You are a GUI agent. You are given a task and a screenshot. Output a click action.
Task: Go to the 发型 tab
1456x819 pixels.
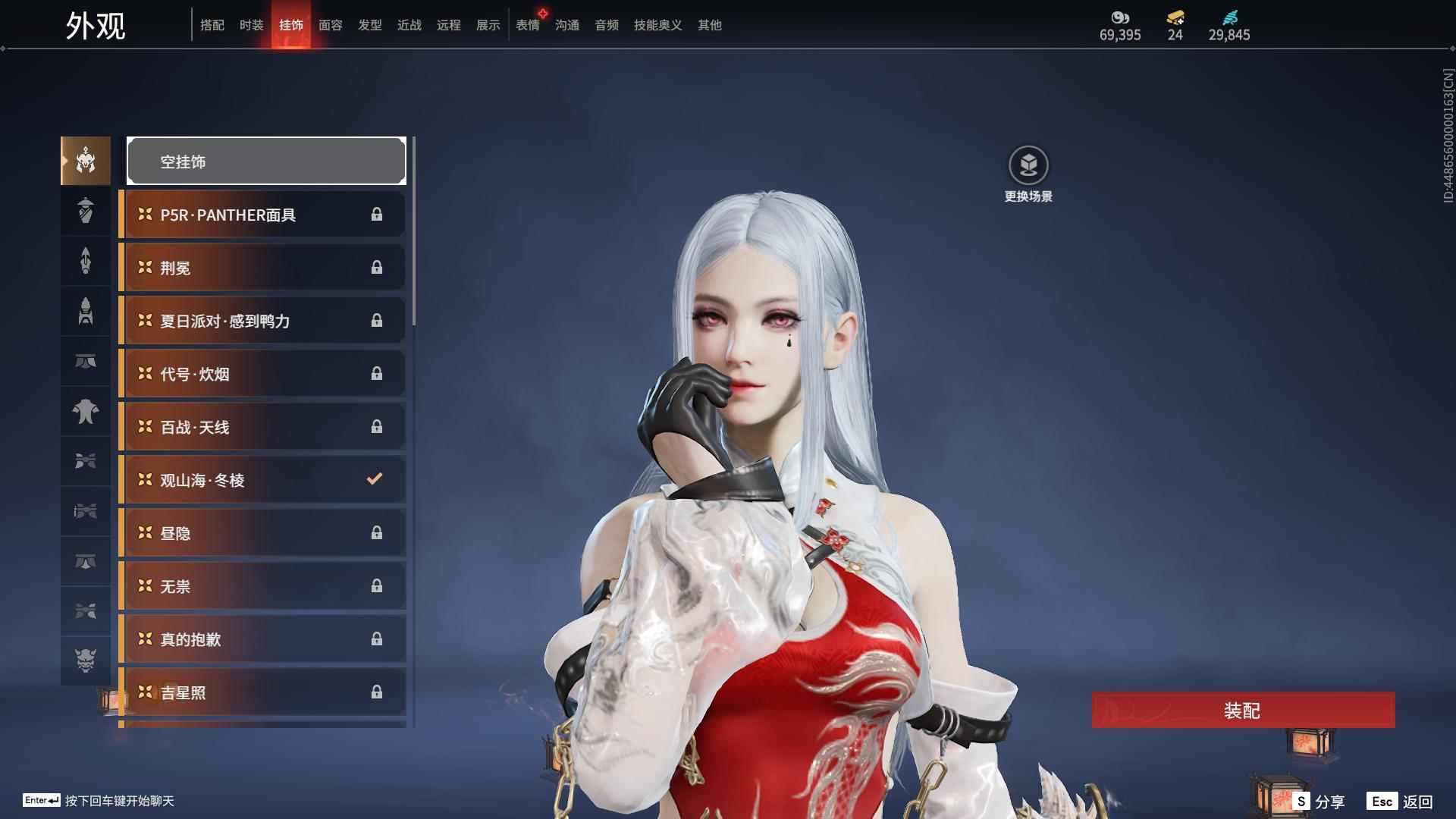(369, 25)
